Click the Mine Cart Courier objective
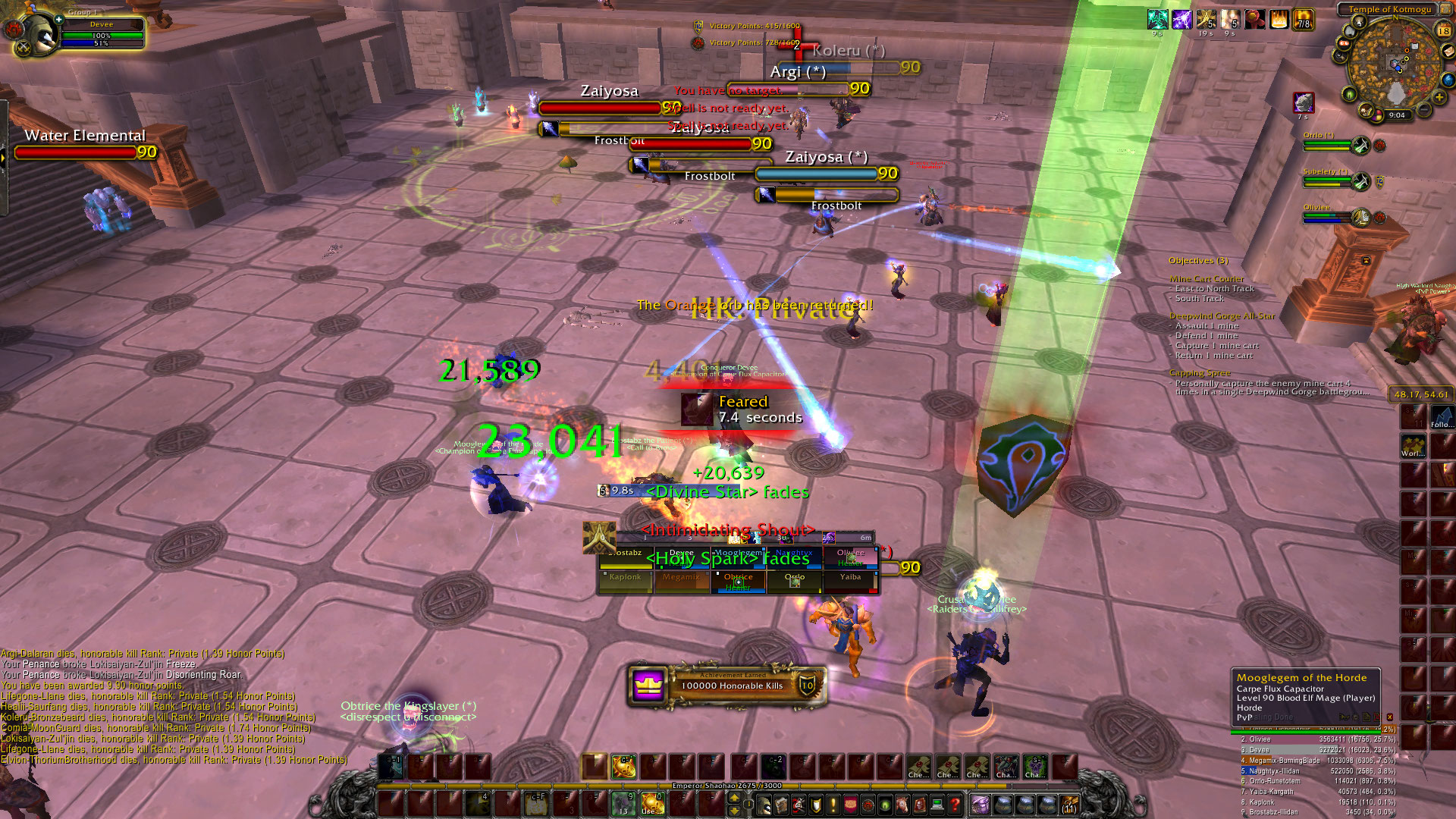The width and height of the screenshot is (1456, 819). coord(1206,279)
